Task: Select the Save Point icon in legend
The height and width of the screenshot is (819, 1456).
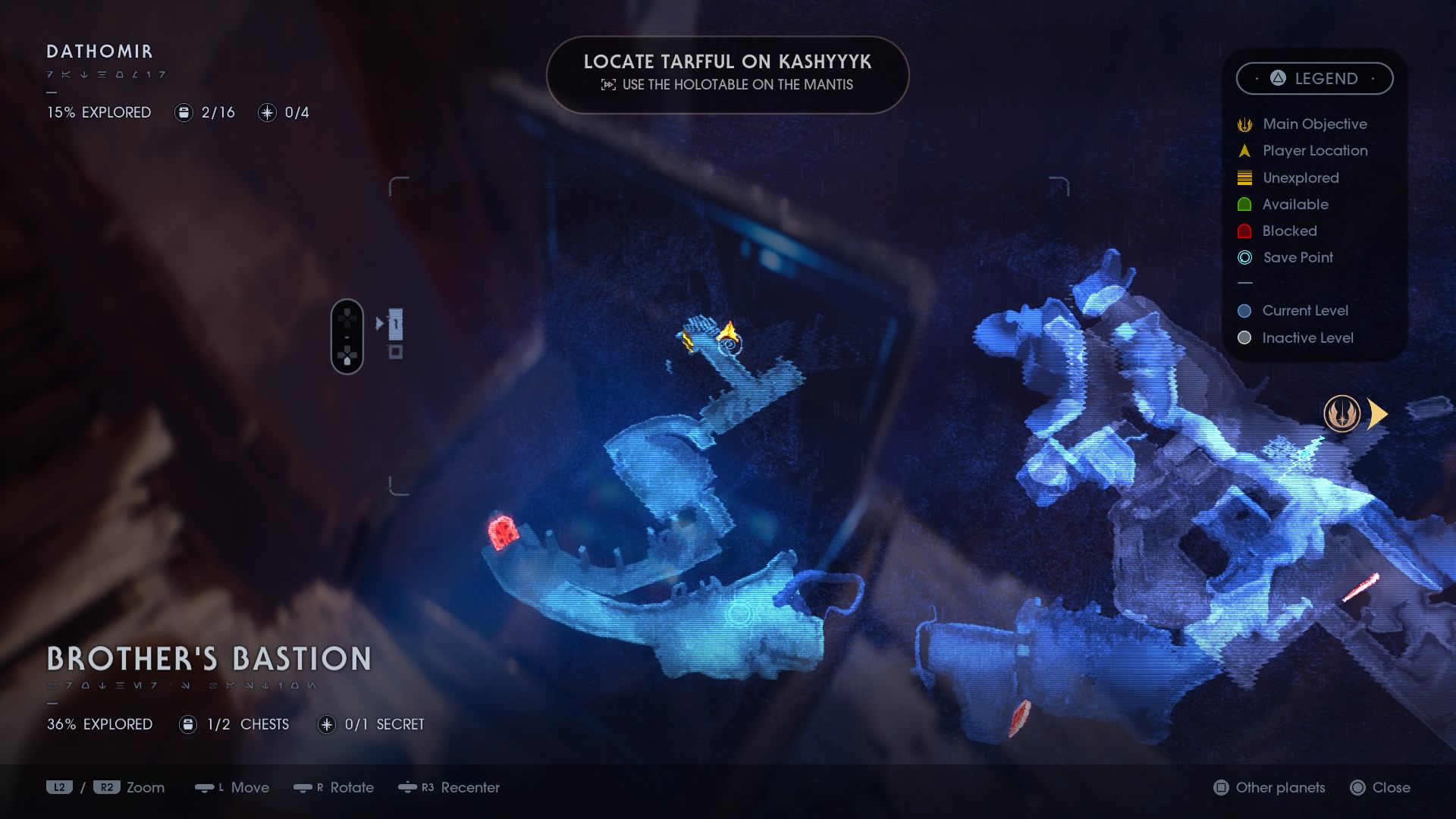Action: pyautogui.click(x=1244, y=258)
